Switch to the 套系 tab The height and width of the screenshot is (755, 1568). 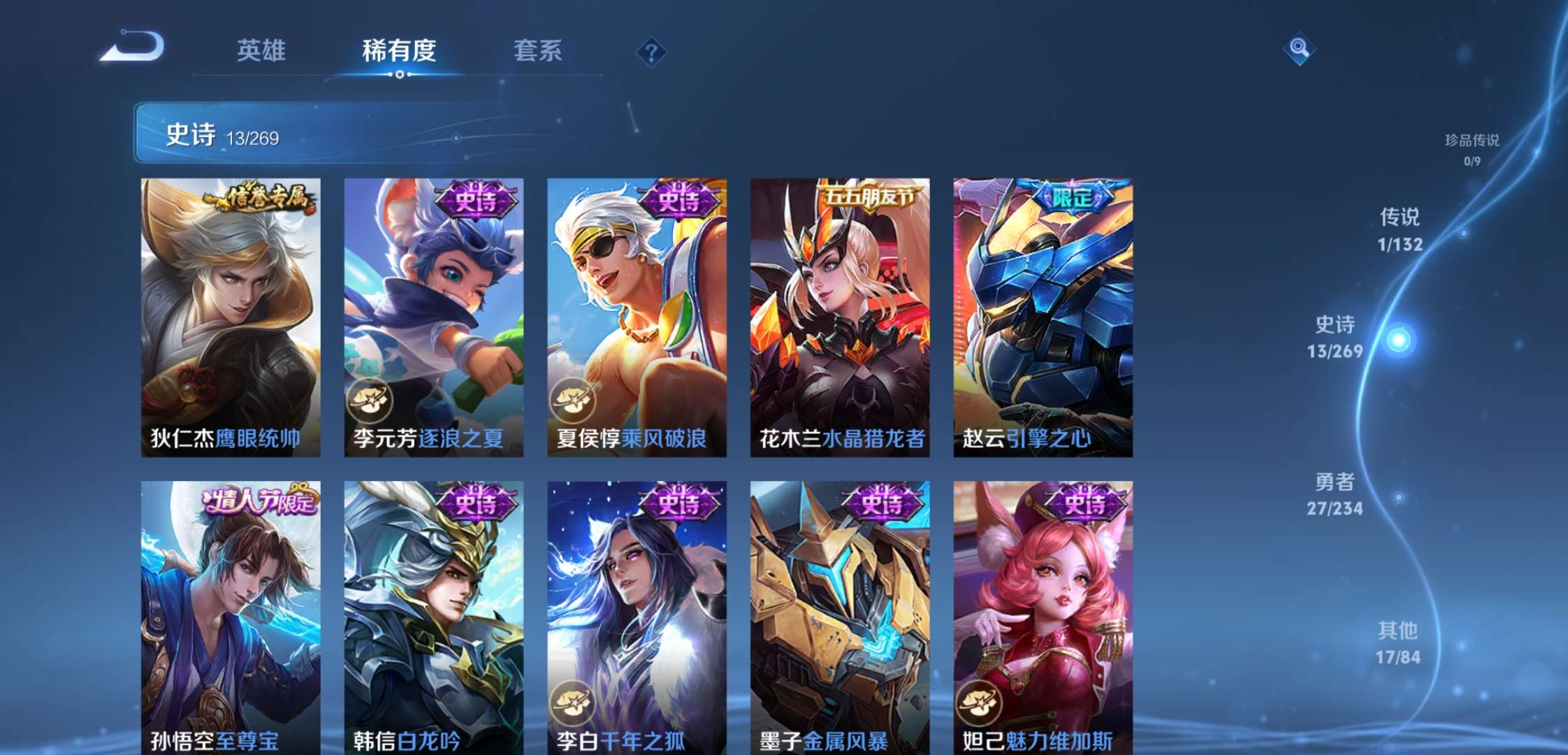tap(538, 50)
